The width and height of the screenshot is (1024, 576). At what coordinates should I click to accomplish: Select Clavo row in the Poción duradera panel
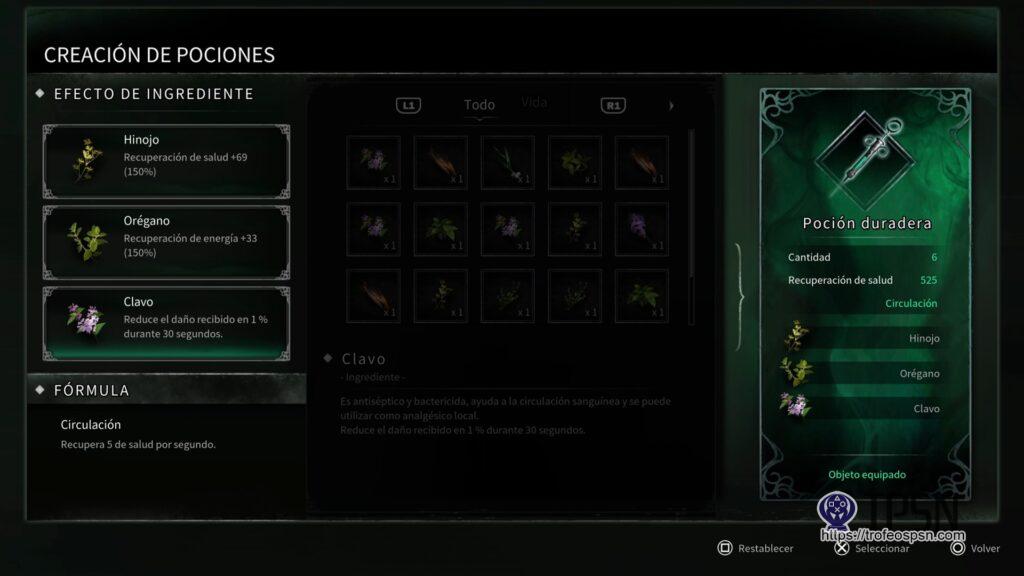coord(862,408)
